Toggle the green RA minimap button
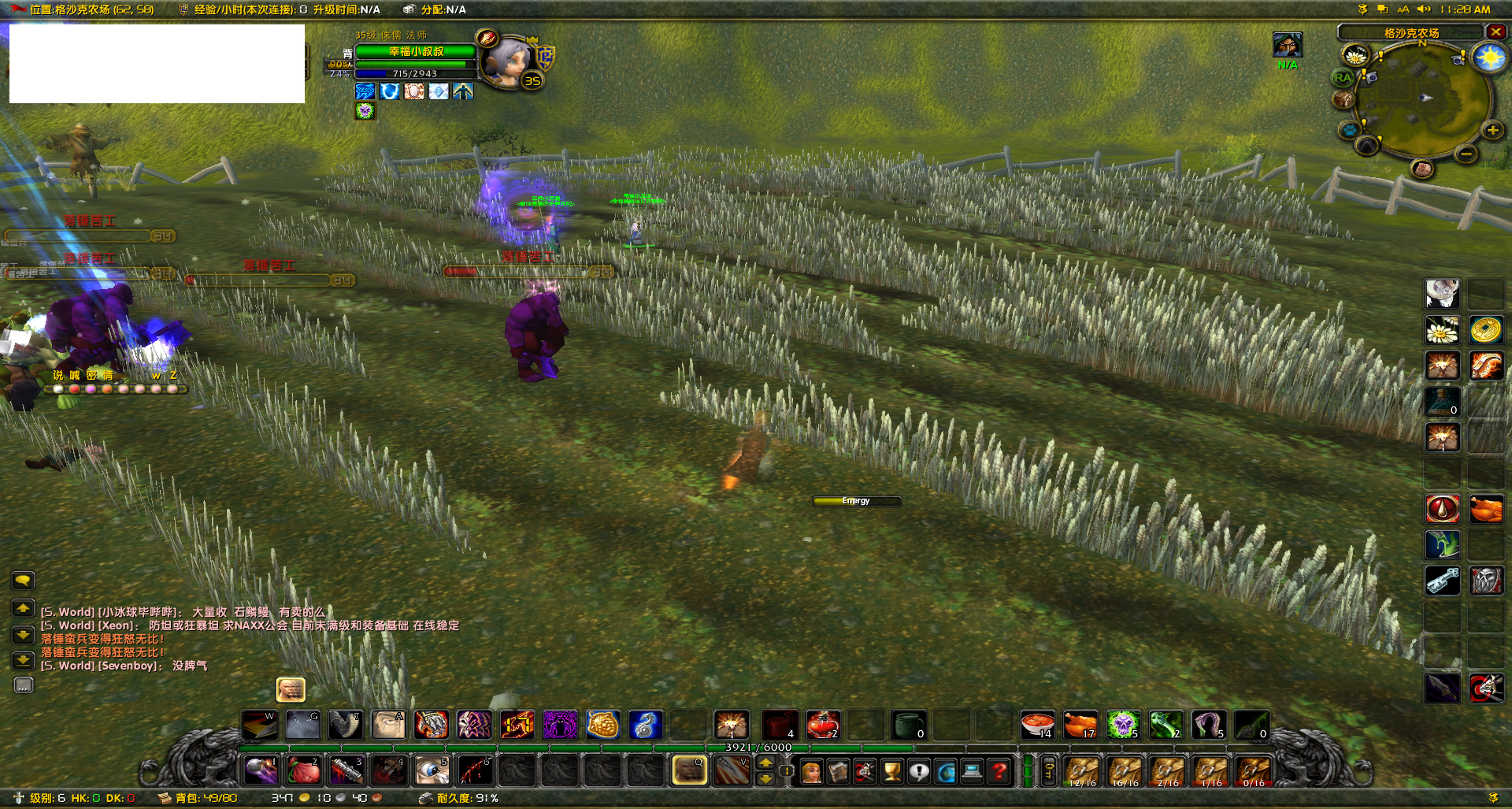The width and height of the screenshot is (1512, 809). click(x=1343, y=77)
